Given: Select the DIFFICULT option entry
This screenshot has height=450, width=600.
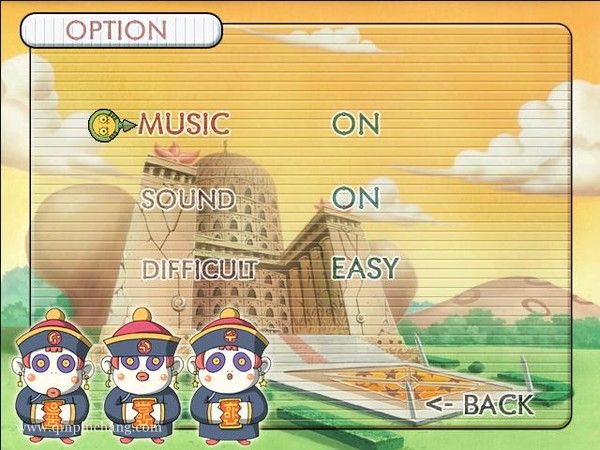Looking at the screenshot, I should pos(200,269).
